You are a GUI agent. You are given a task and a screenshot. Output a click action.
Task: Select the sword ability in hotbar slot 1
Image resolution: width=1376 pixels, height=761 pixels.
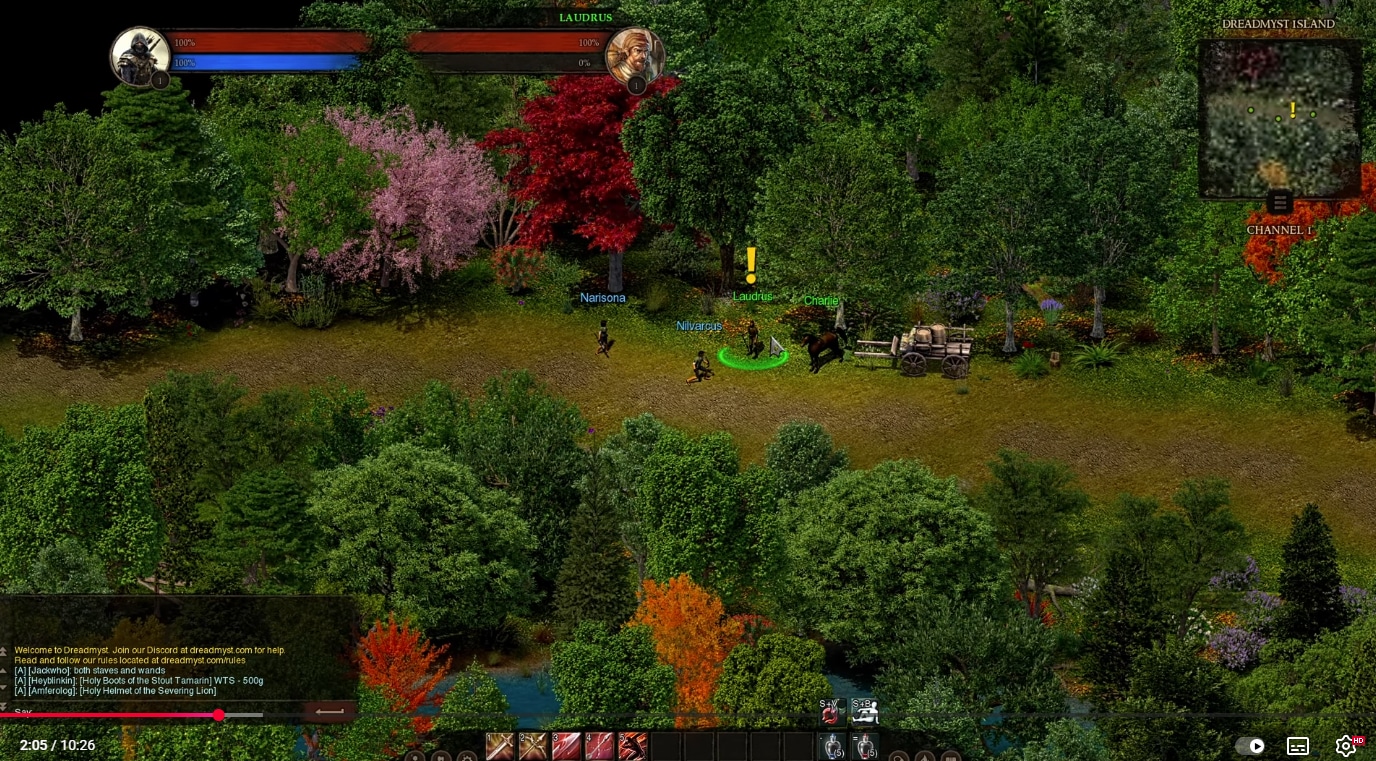click(500, 746)
